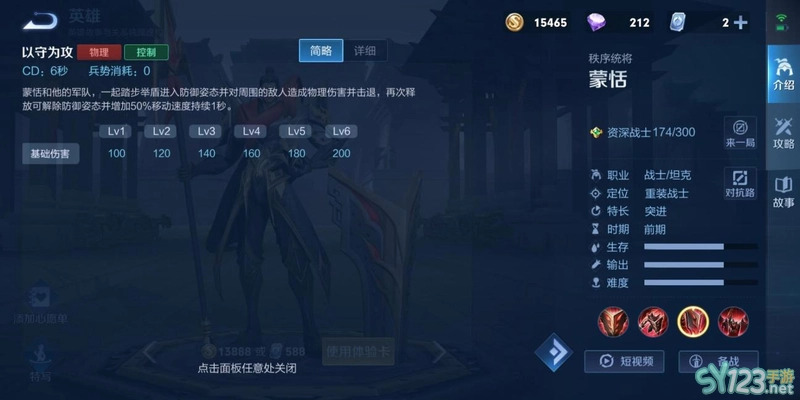Click the purple diamond currency icon

point(596,22)
